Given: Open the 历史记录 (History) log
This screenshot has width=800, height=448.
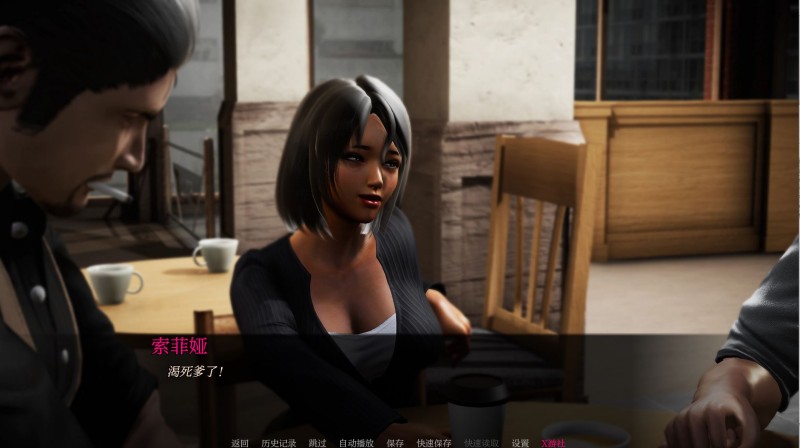Looking at the screenshot, I should (278, 442).
